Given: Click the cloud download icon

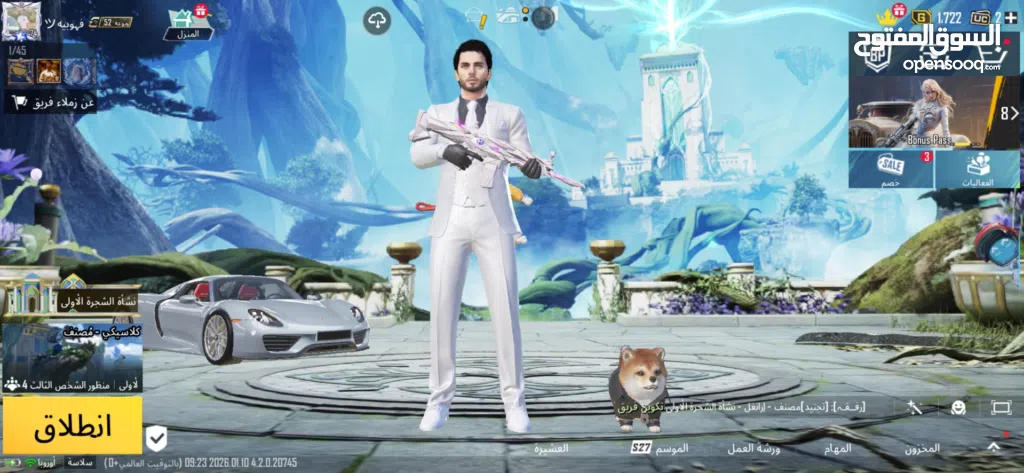Looking at the screenshot, I should 377,19.
